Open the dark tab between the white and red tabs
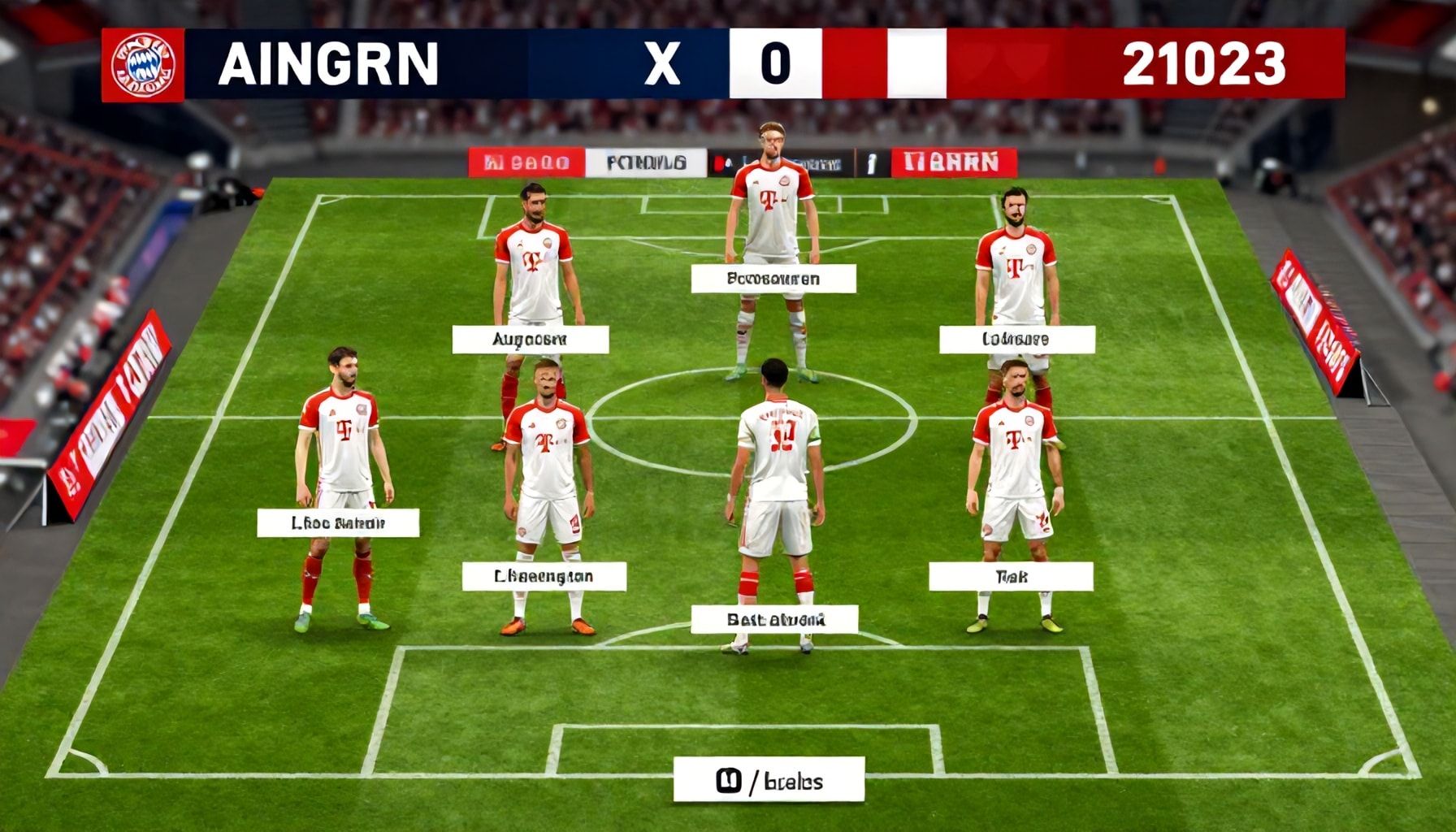The height and width of the screenshot is (832, 1456). click(x=780, y=163)
